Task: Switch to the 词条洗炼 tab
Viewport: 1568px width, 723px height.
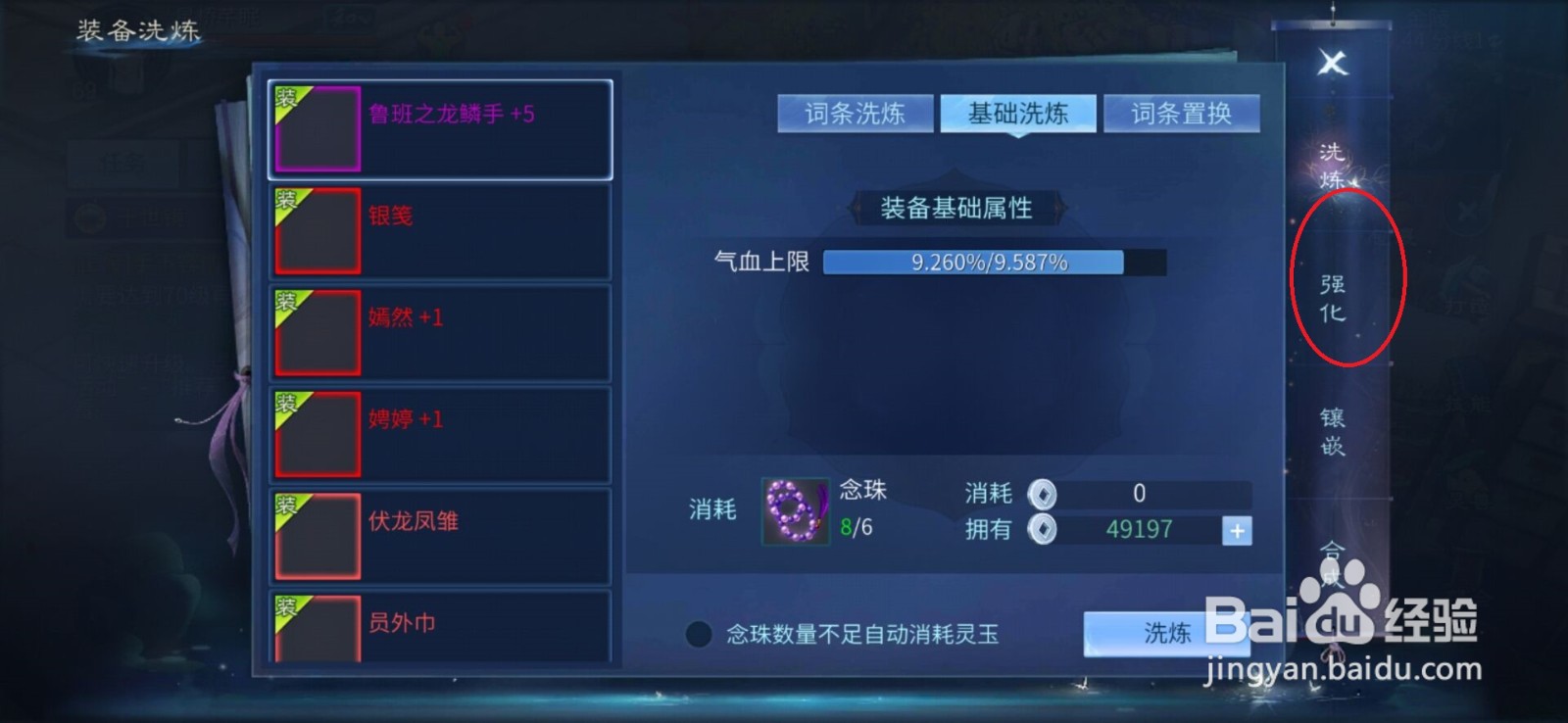Action: click(x=855, y=113)
